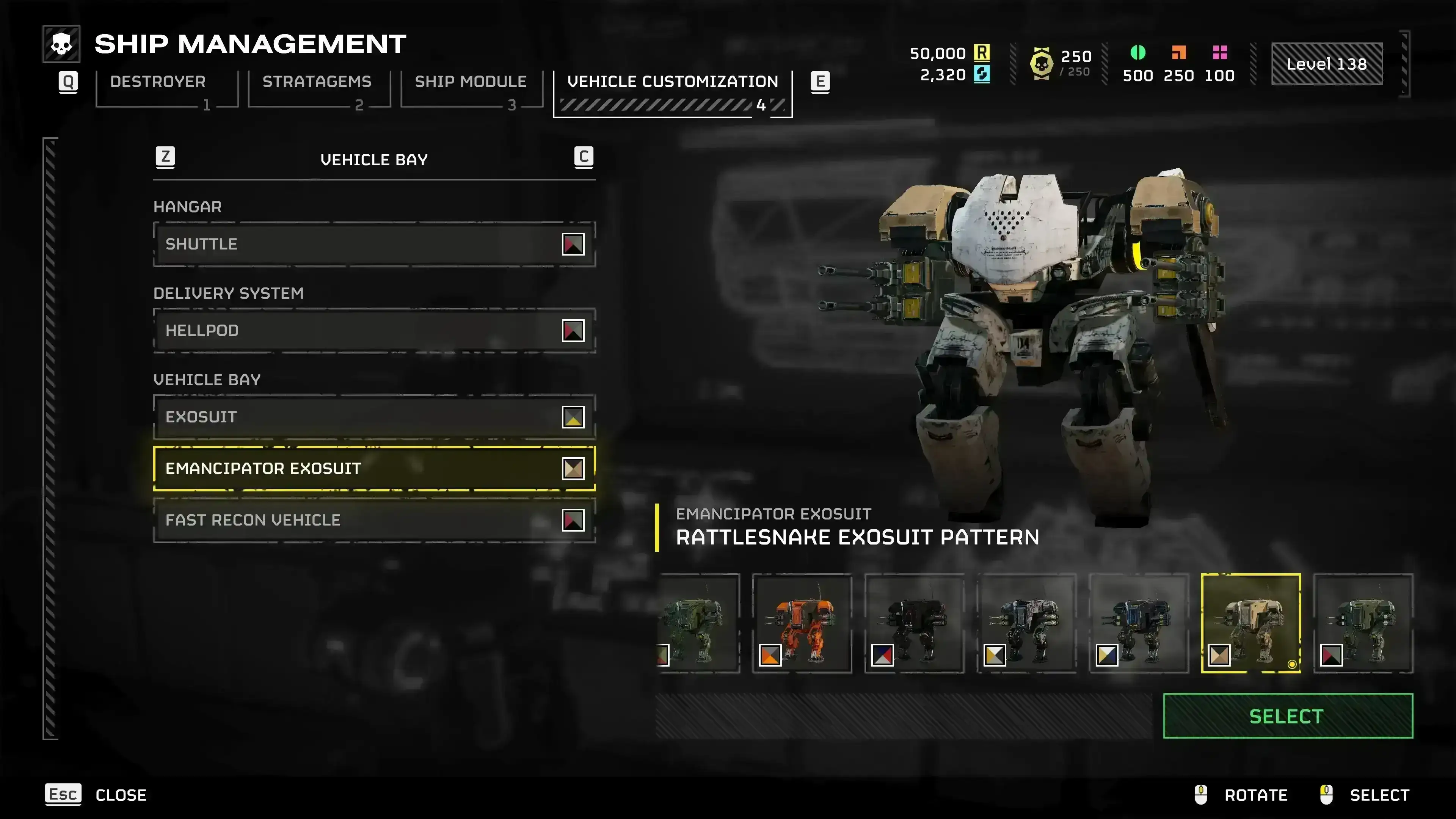The width and height of the screenshot is (1456, 819).
Task: Choose the Fast Recon Vehicle entry
Action: tap(373, 520)
